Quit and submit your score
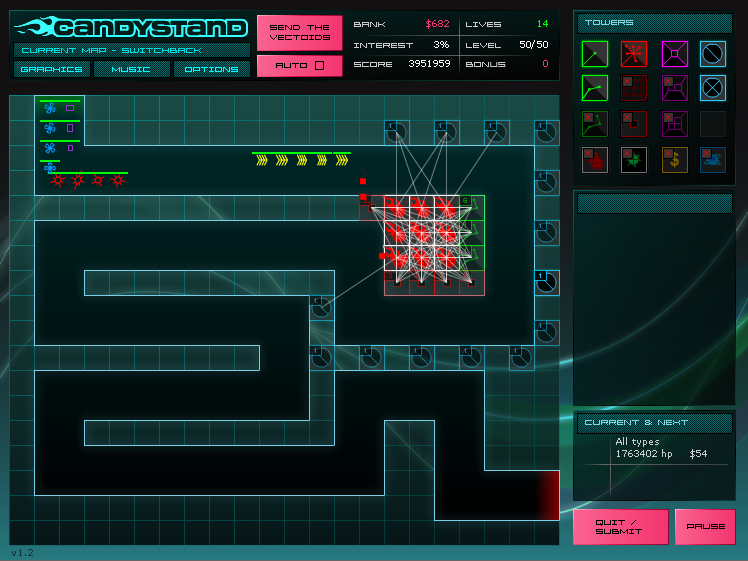The image size is (748, 561). 620,526
